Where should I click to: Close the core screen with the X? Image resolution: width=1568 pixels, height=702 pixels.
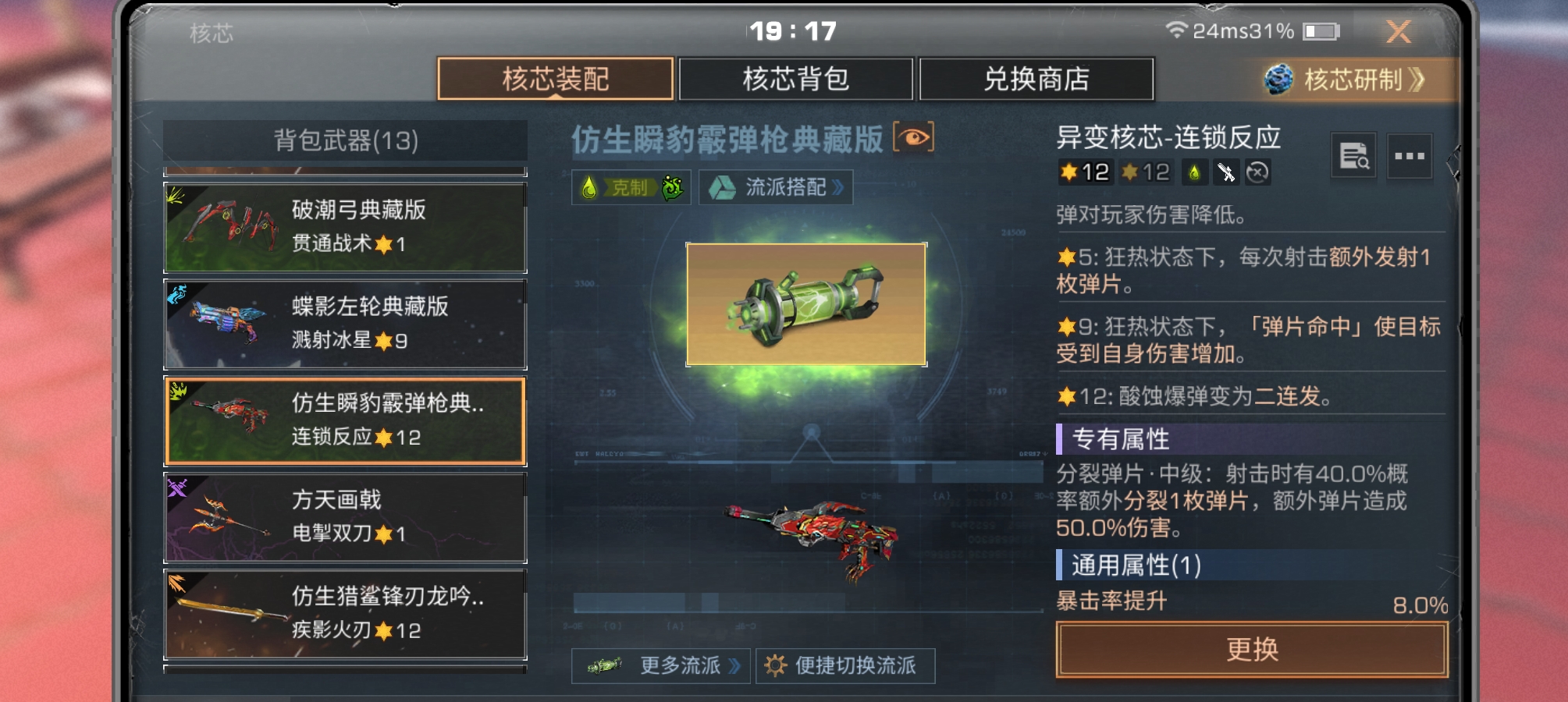pyautogui.click(x=1398, y=32)
